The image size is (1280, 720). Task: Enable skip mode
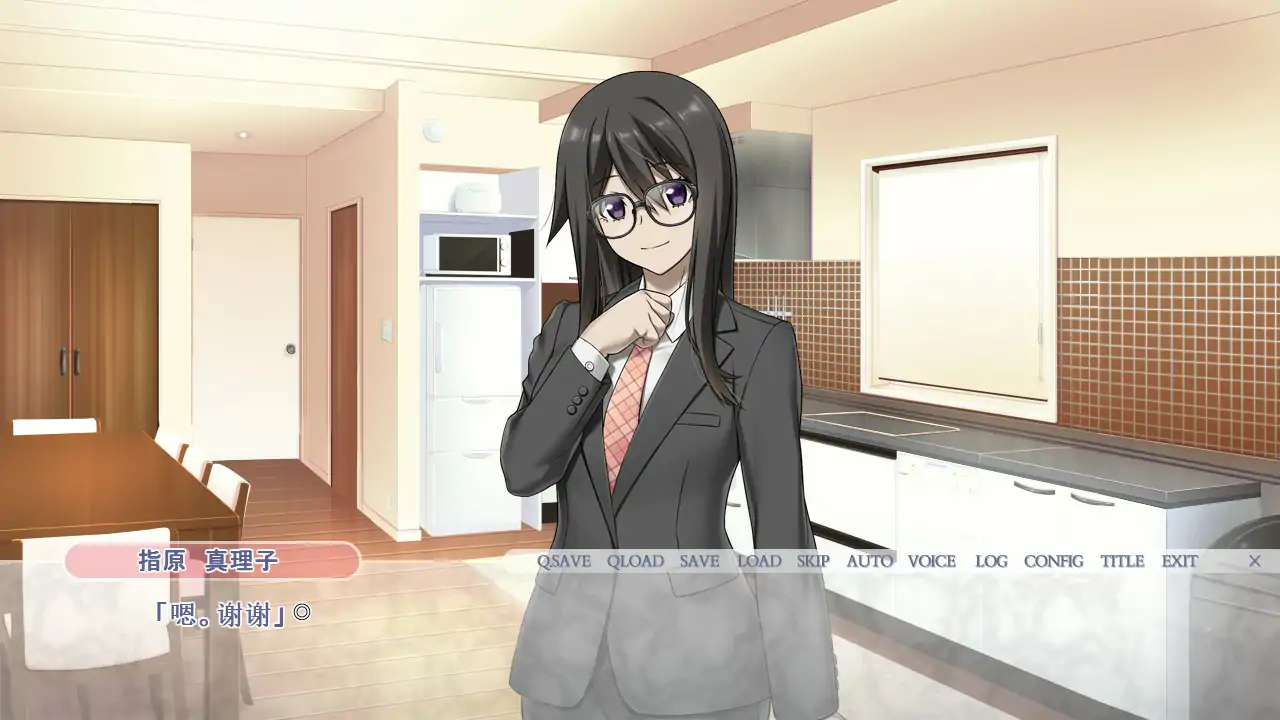pyautogui.click(x=812, y=561)
